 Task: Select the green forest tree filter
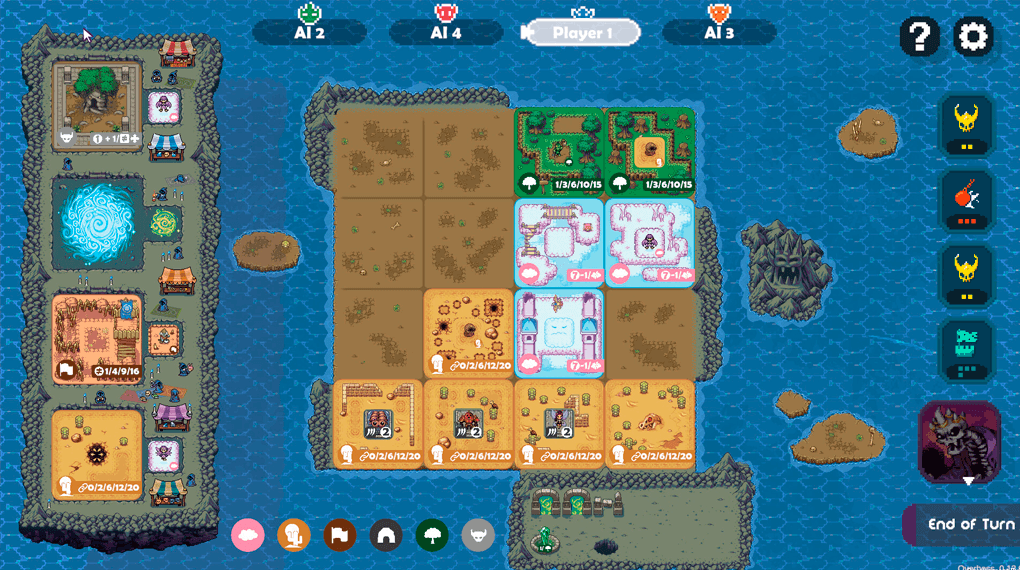click(432, 535)
